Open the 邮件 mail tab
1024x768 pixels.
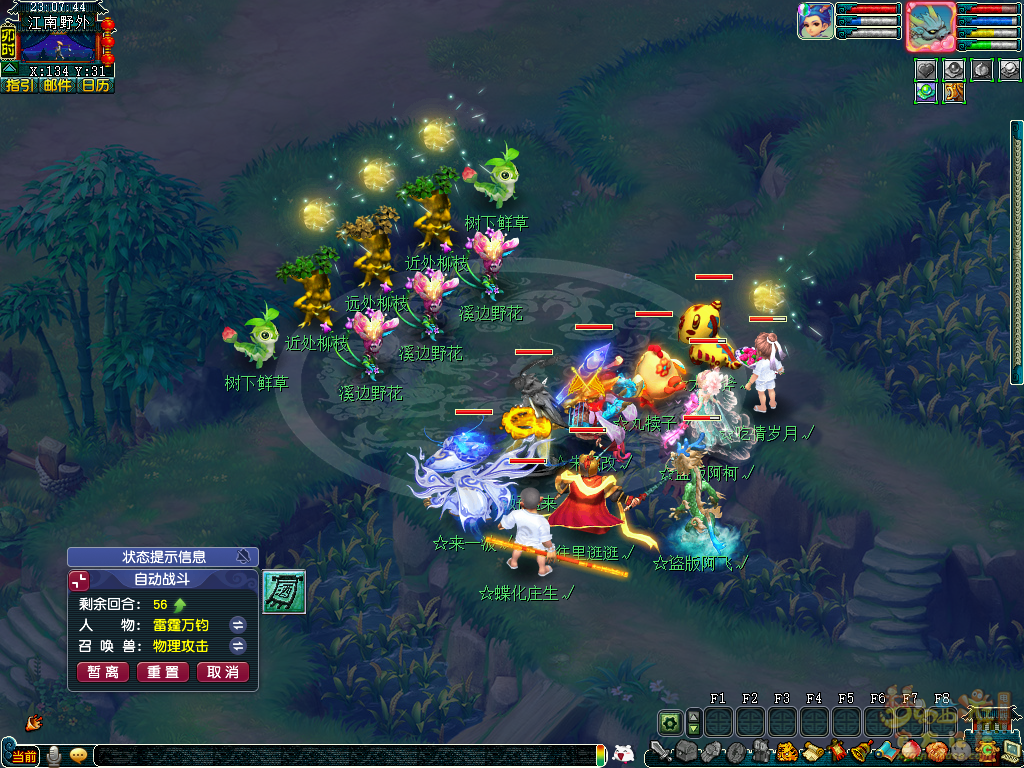tap(57, 86)
